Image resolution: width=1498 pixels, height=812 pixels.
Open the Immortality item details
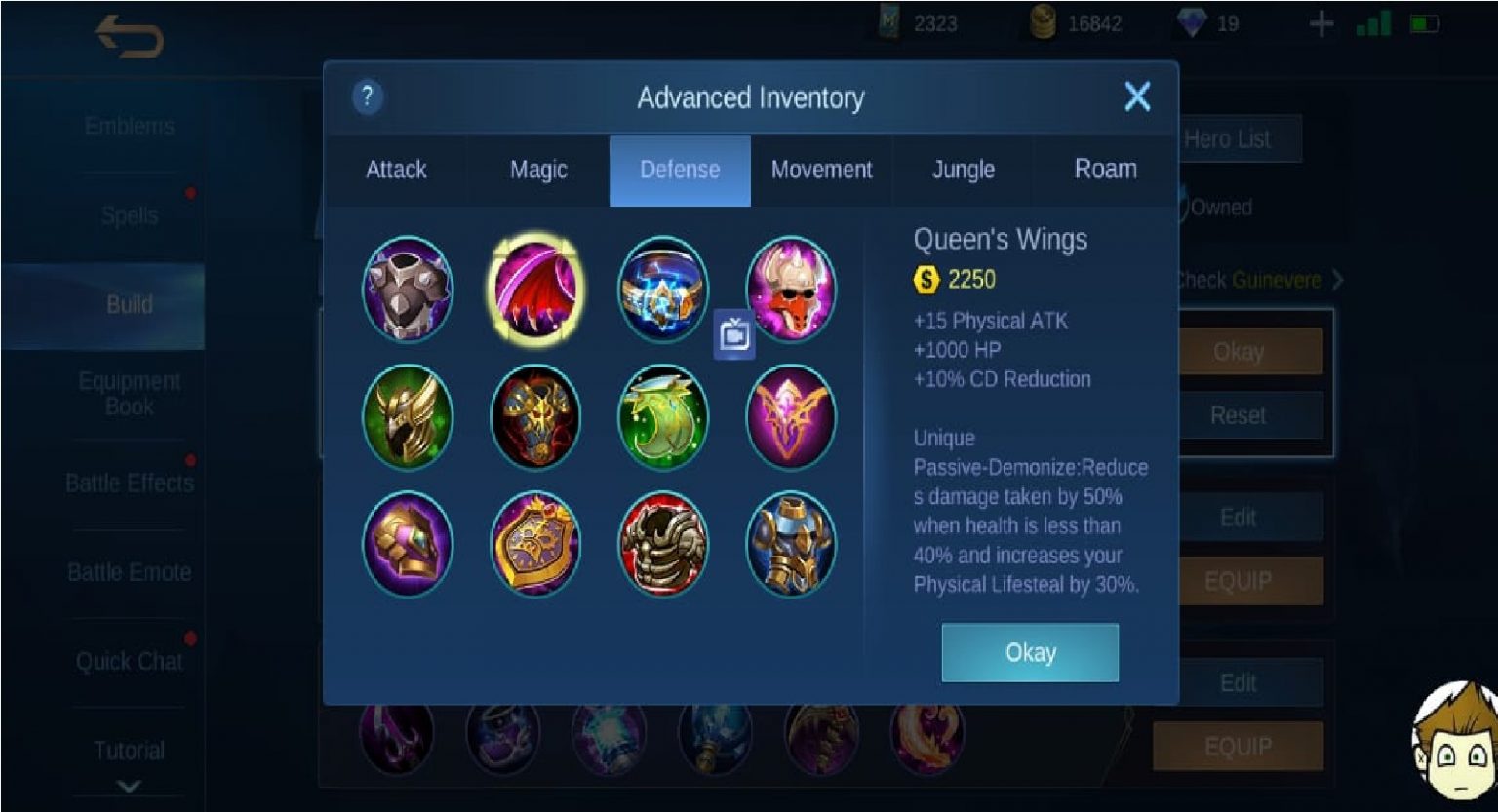(791, 416)
